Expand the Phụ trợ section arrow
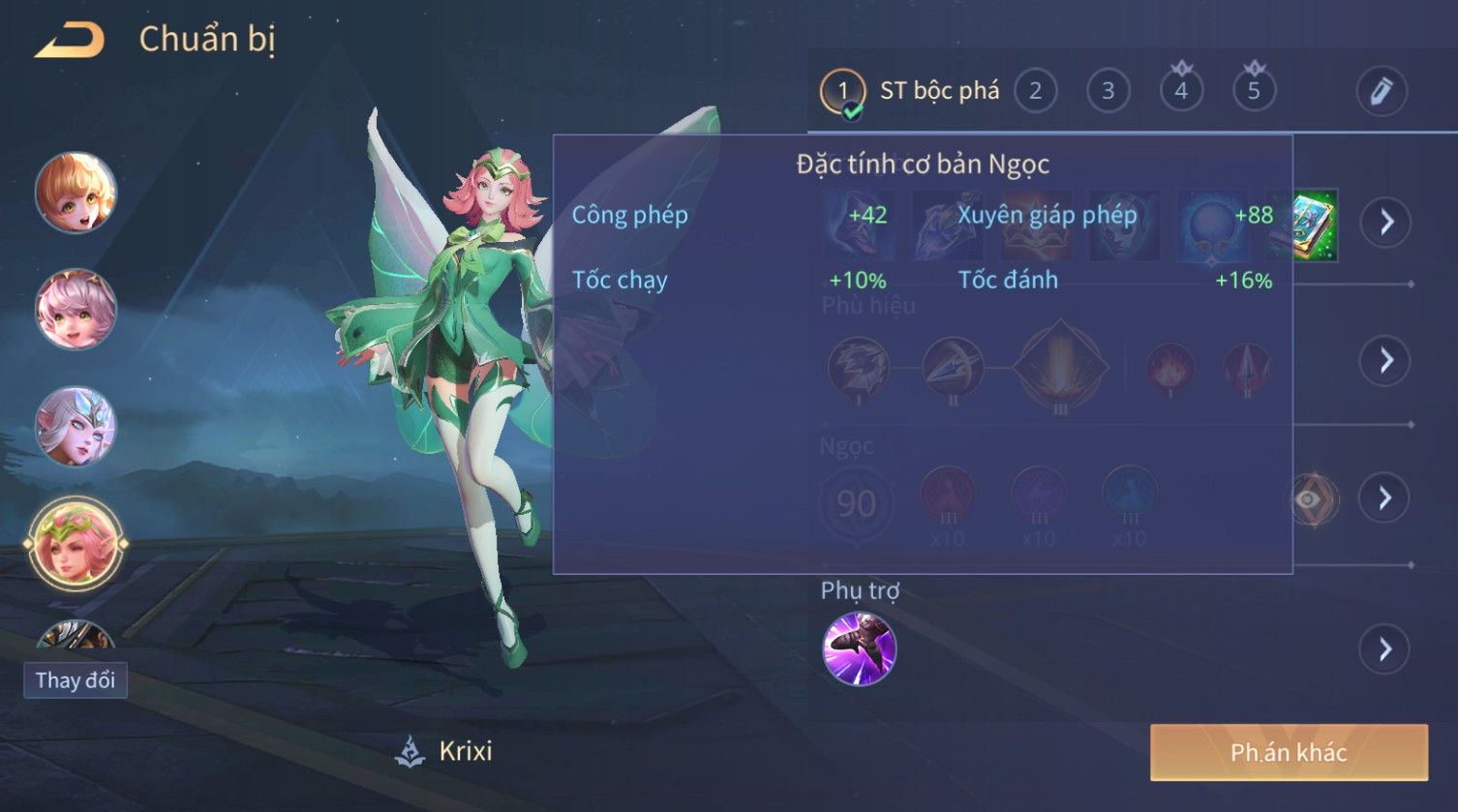Viewport: 1458px width, 812px height. (1384, 648)
